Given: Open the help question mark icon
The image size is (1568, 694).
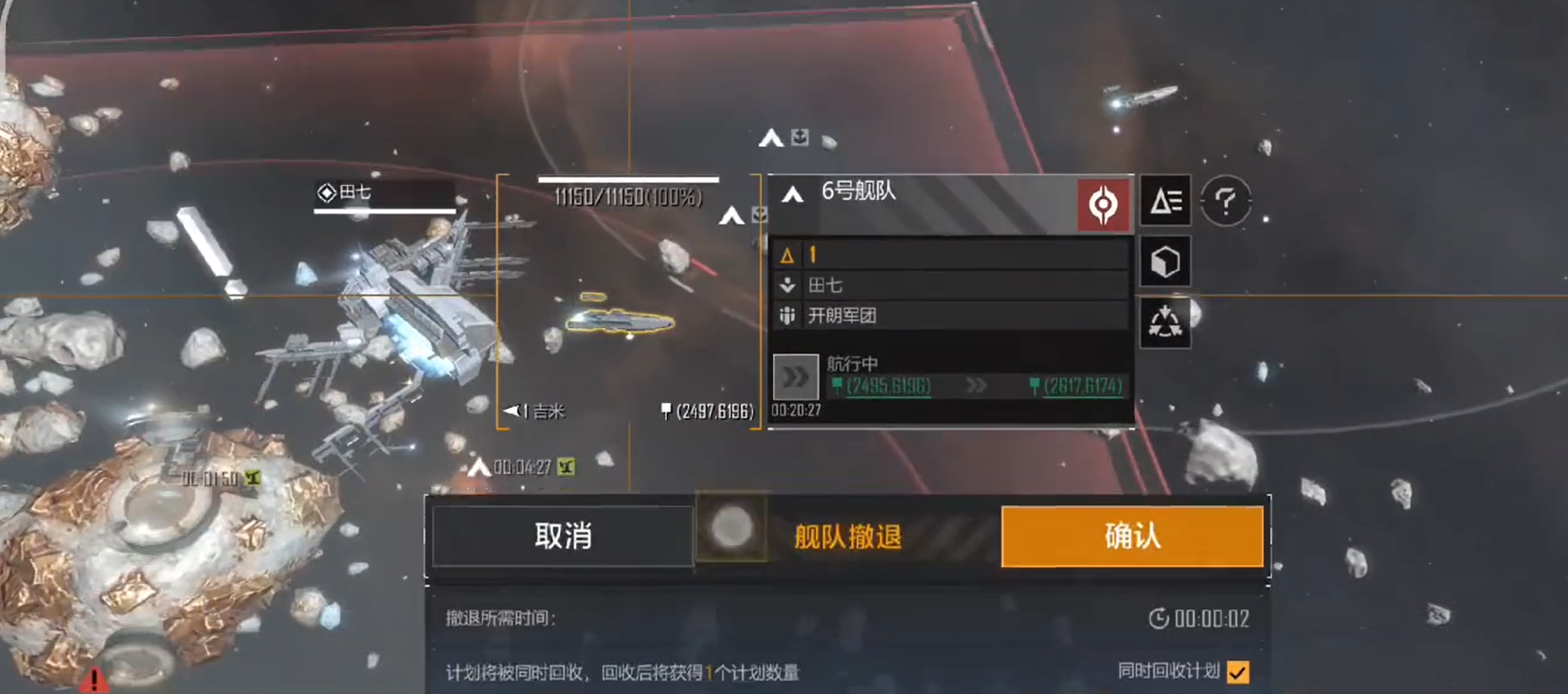Looking at the screenshot, I should pos(1226,201).
